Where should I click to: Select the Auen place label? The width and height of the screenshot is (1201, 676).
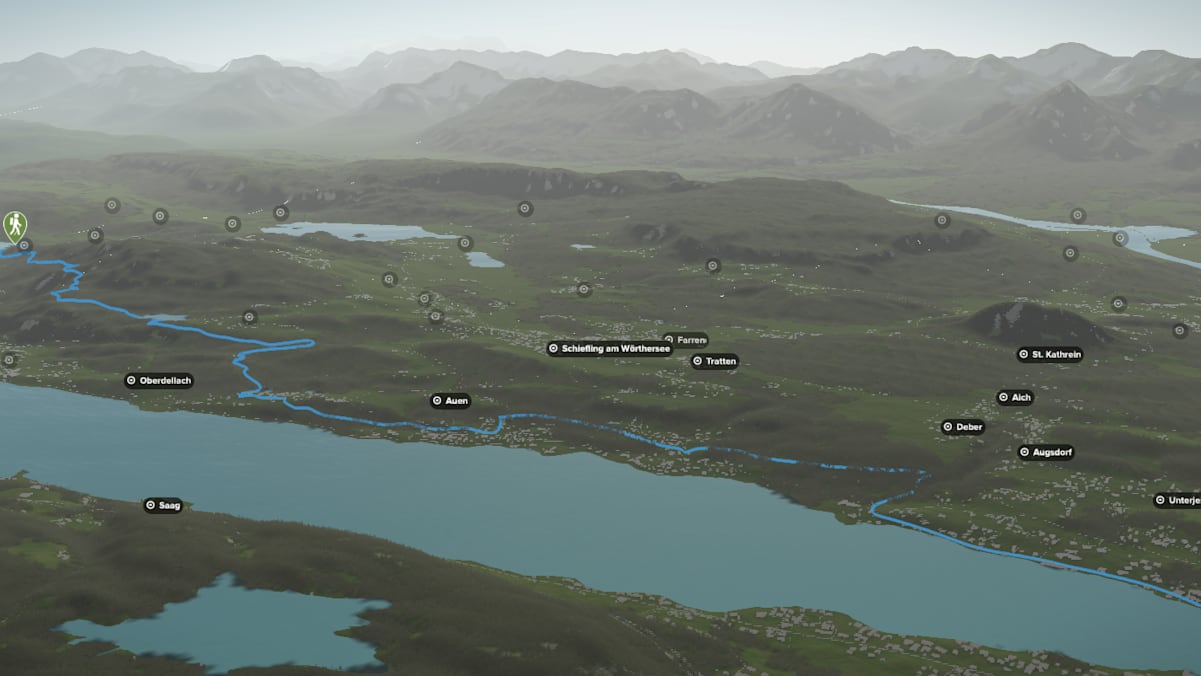(450, 401)
